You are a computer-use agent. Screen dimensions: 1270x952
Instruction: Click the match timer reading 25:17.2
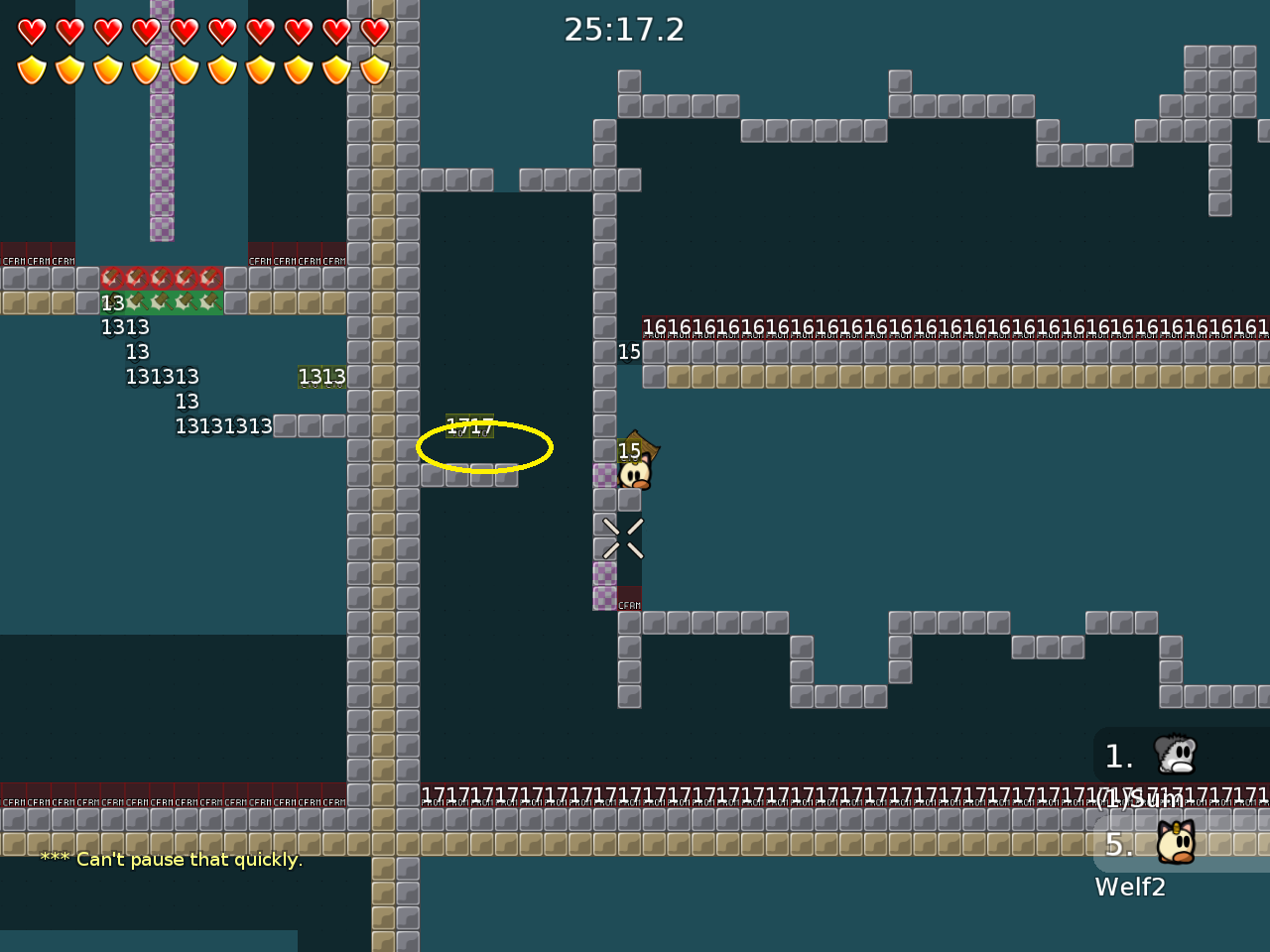click(624, 30)
